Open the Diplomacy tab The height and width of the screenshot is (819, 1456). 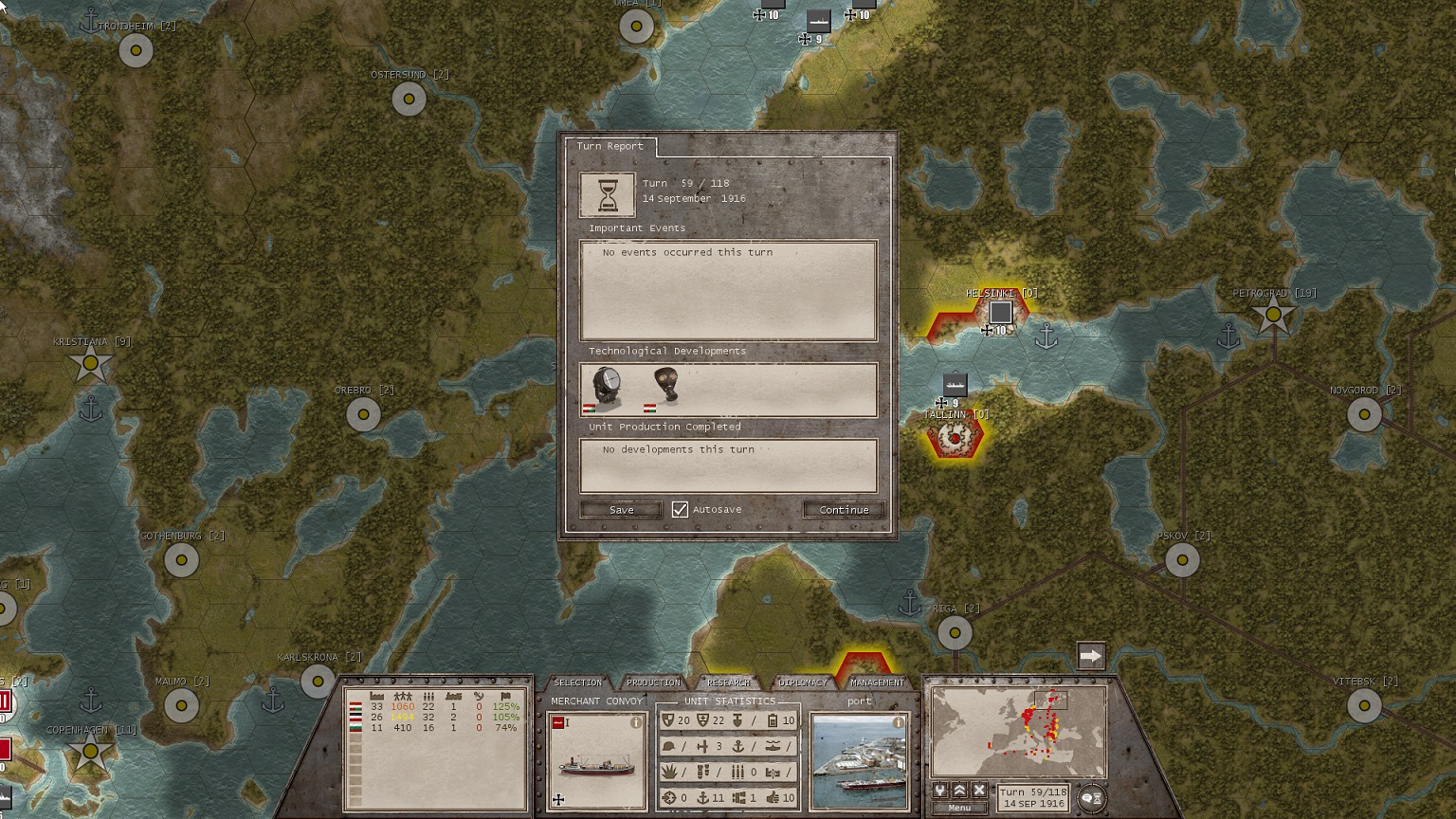tap(803, 682)
